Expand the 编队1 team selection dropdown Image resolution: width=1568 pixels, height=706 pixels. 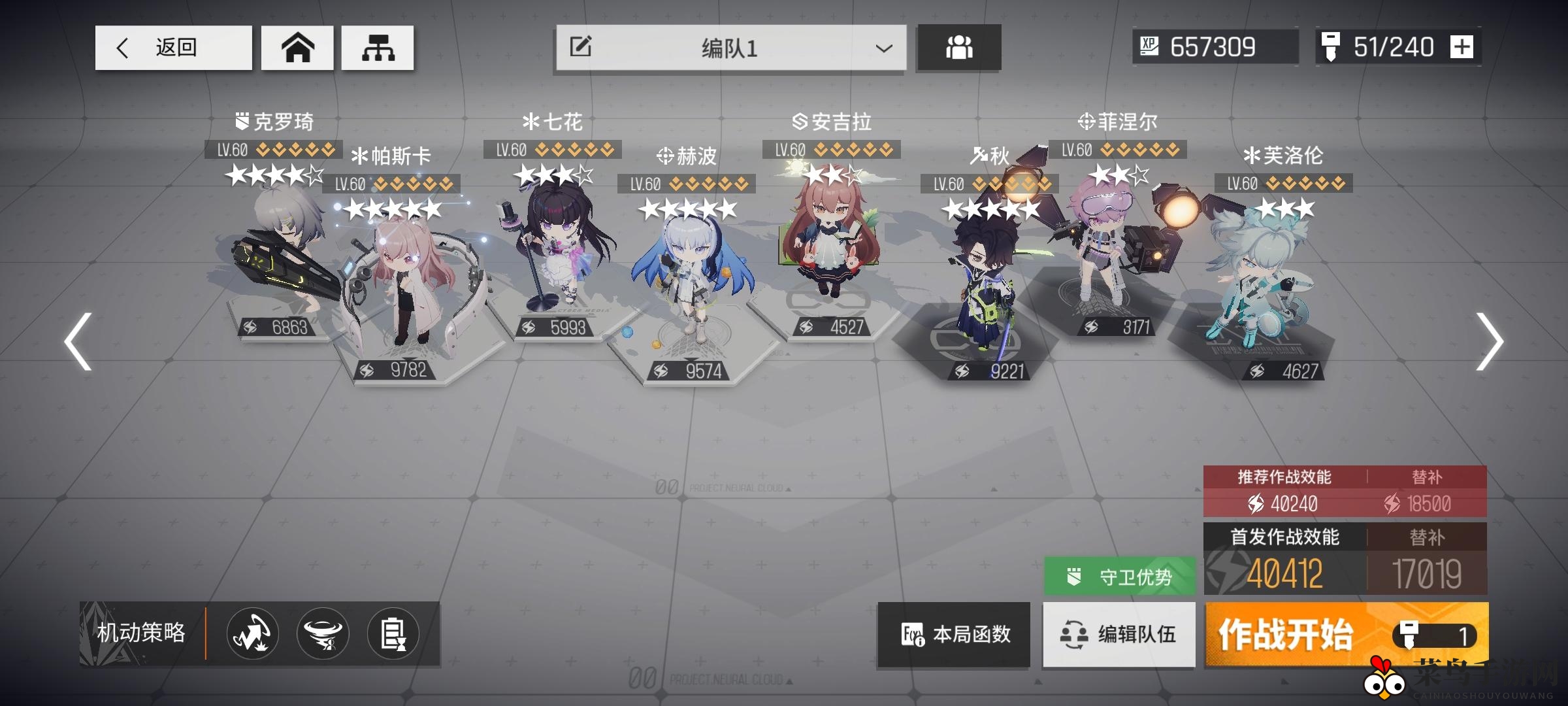pyautogui.click(x=883, y=46)
